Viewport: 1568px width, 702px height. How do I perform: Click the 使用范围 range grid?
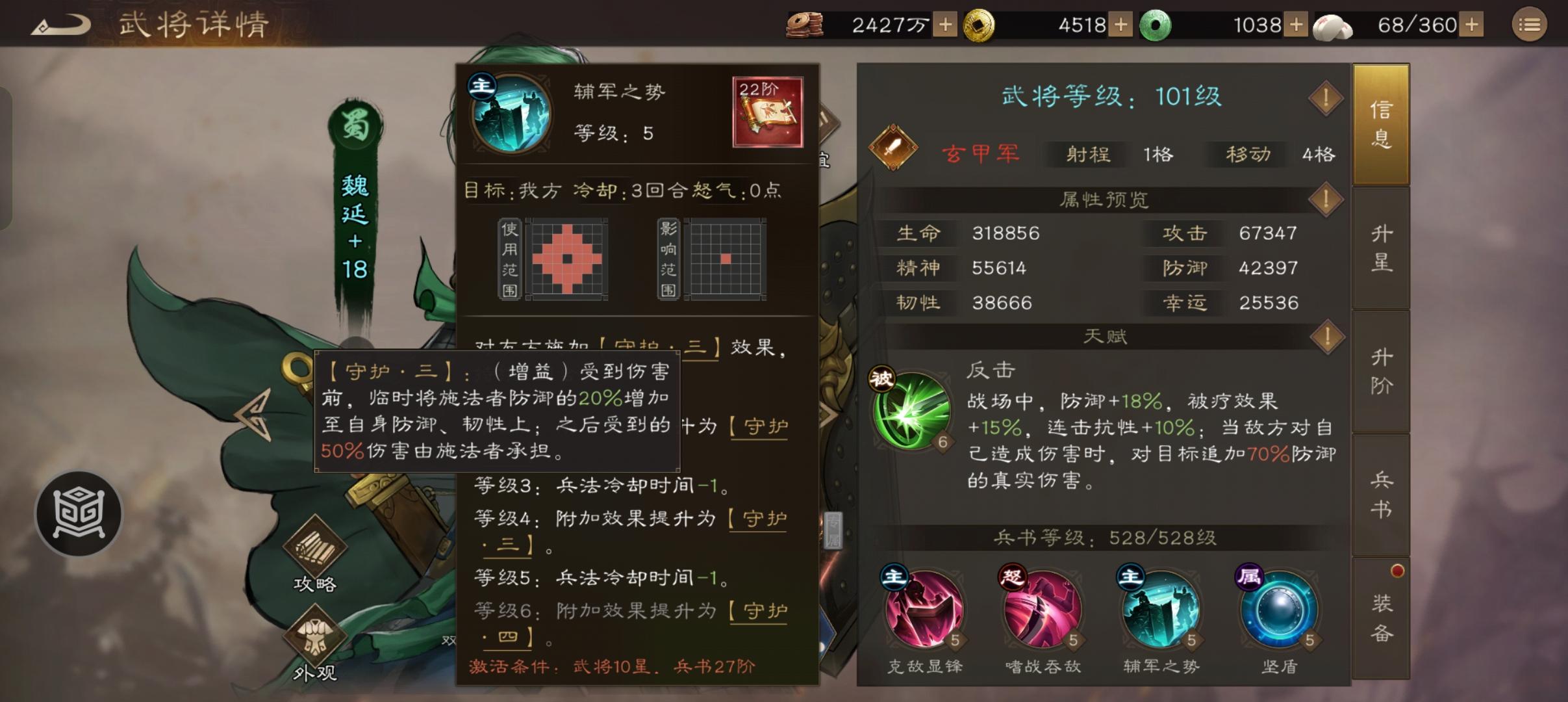[x=568, y=259]
